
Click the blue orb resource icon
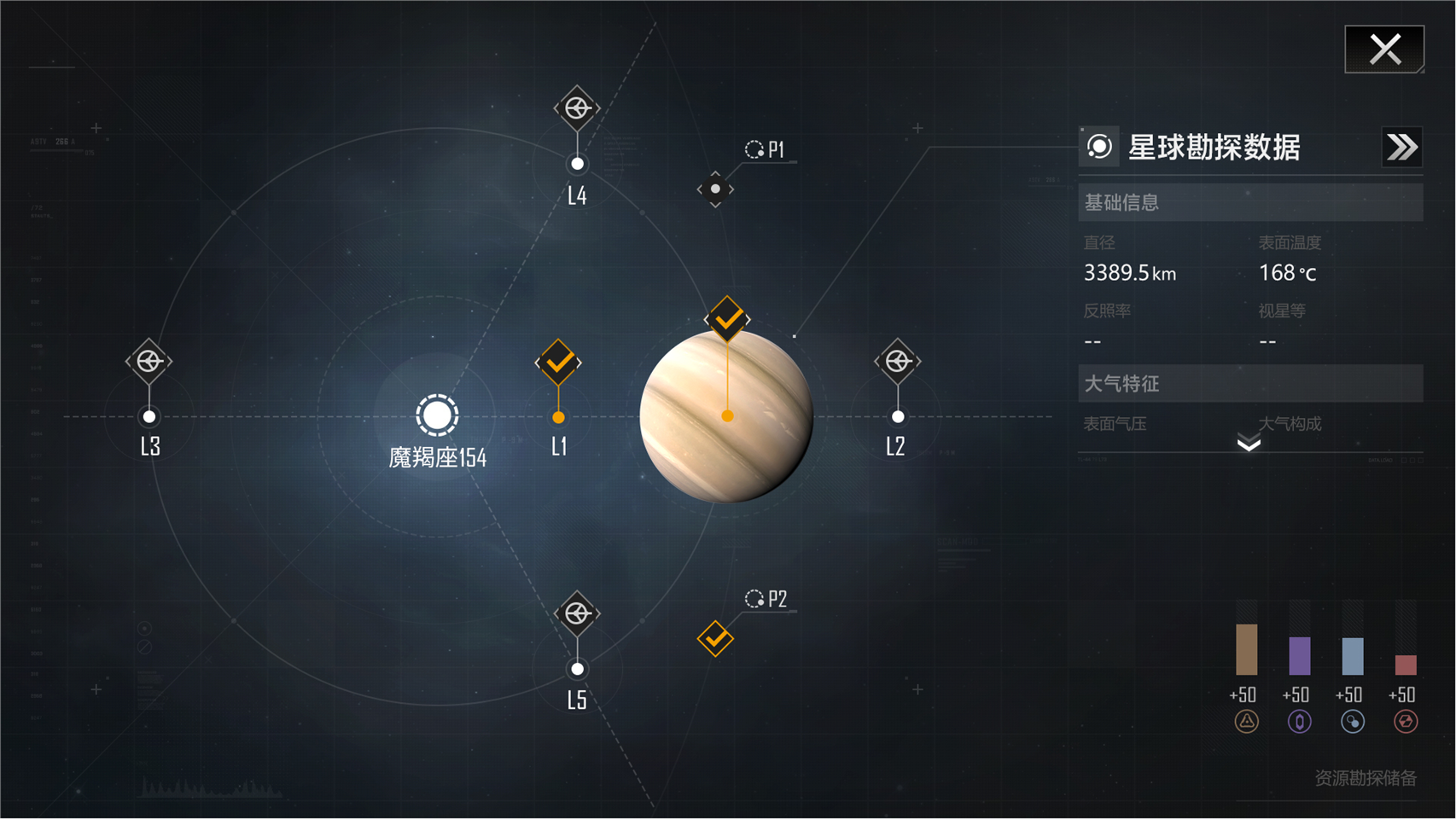(x=1352, y=722)
